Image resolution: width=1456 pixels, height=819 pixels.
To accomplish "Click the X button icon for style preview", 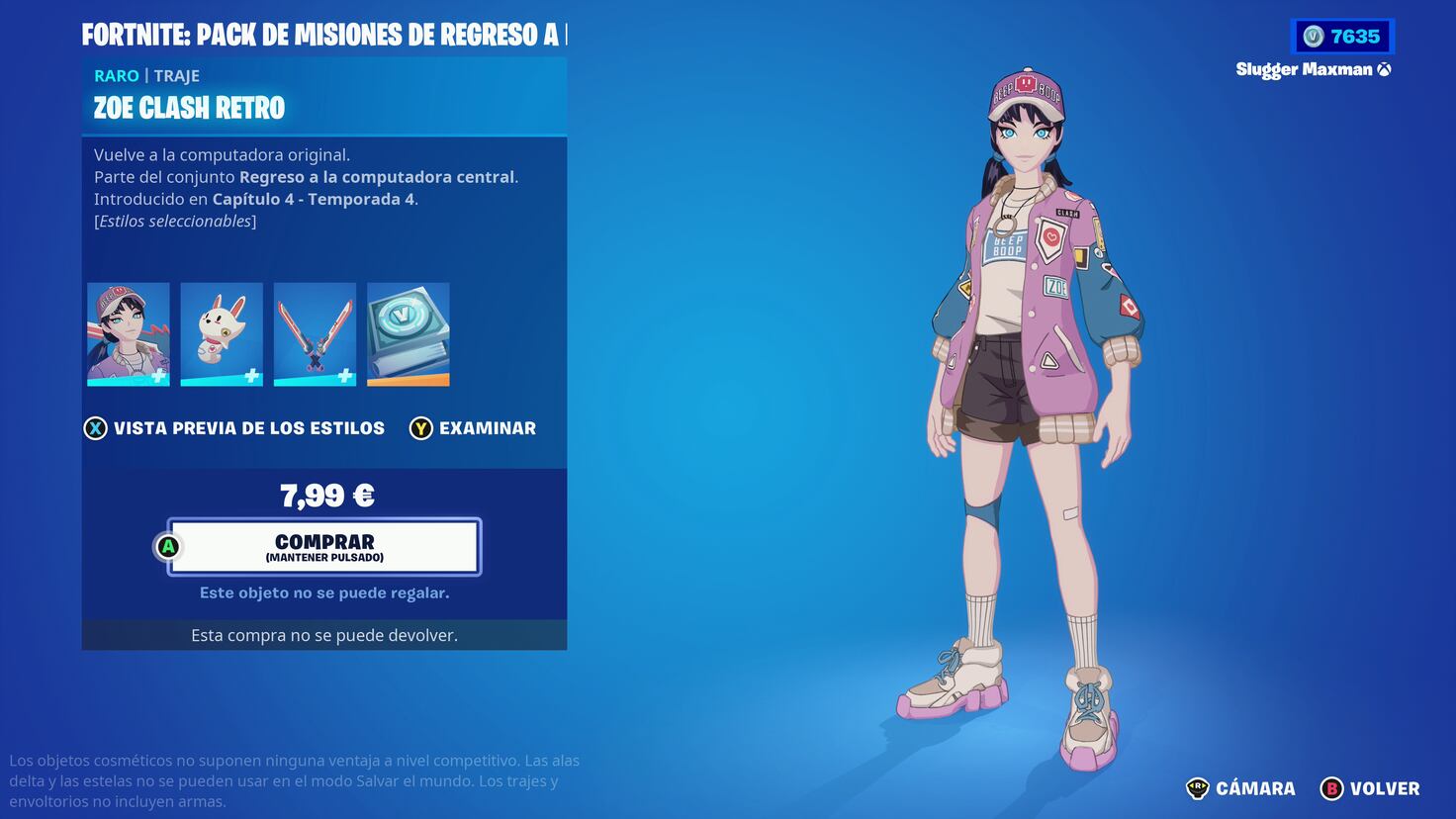I will click(95, 428).
